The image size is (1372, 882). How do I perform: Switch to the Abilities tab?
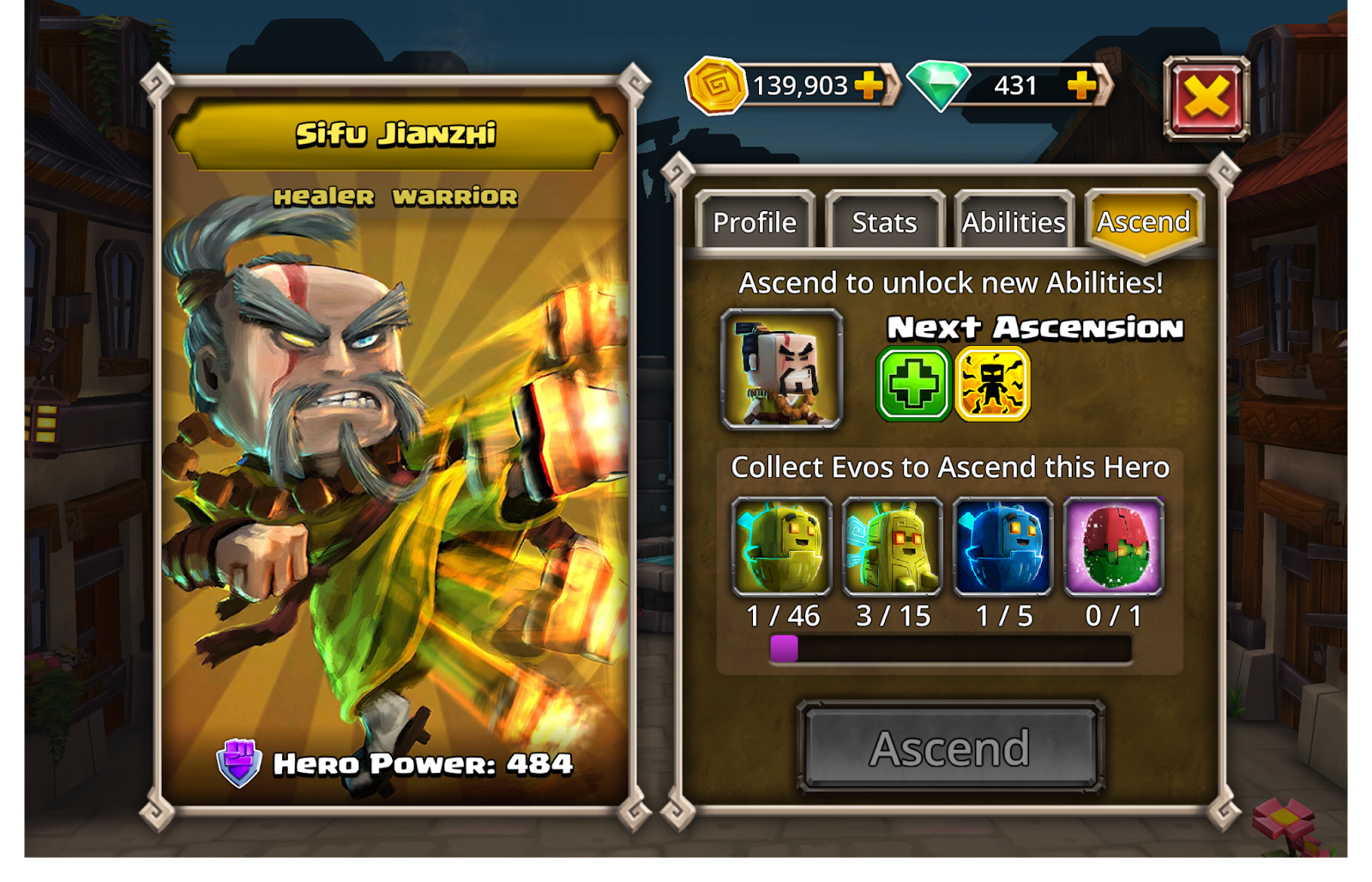click(x=1013, y=222)
